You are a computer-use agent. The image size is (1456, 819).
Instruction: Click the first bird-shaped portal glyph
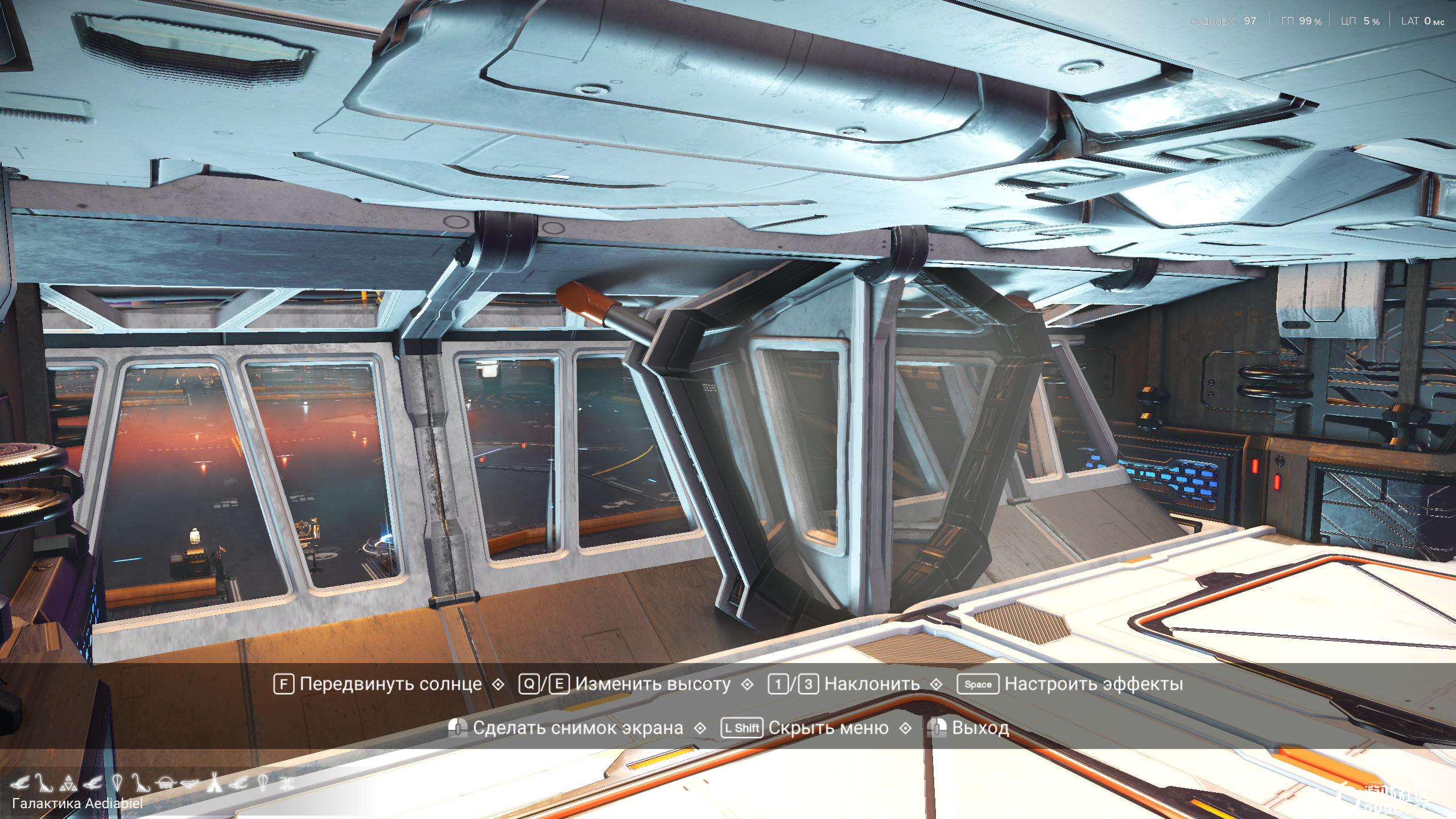click(21, 783)
